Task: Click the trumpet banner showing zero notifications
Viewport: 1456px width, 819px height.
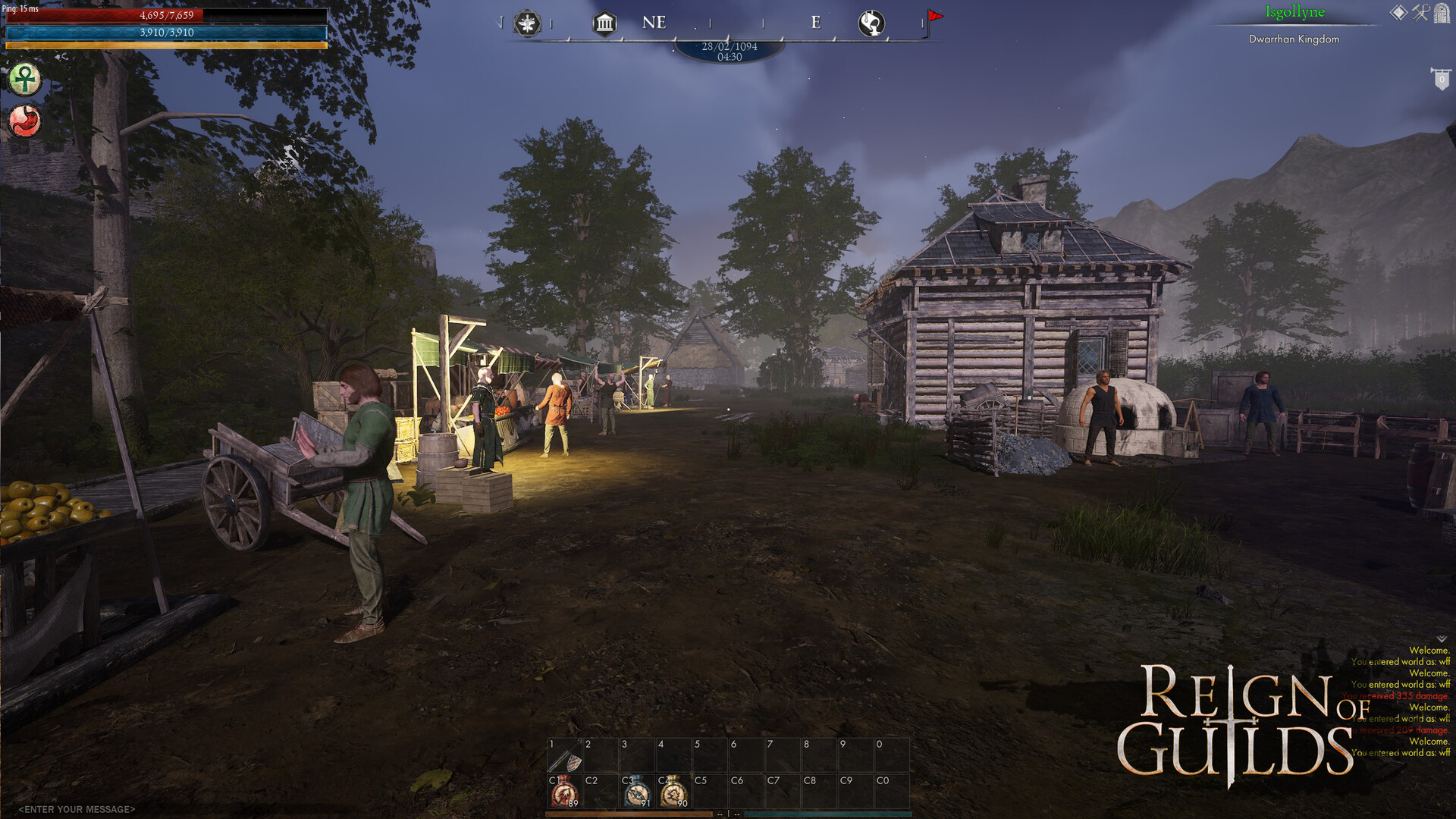Action: (1442, 78)
